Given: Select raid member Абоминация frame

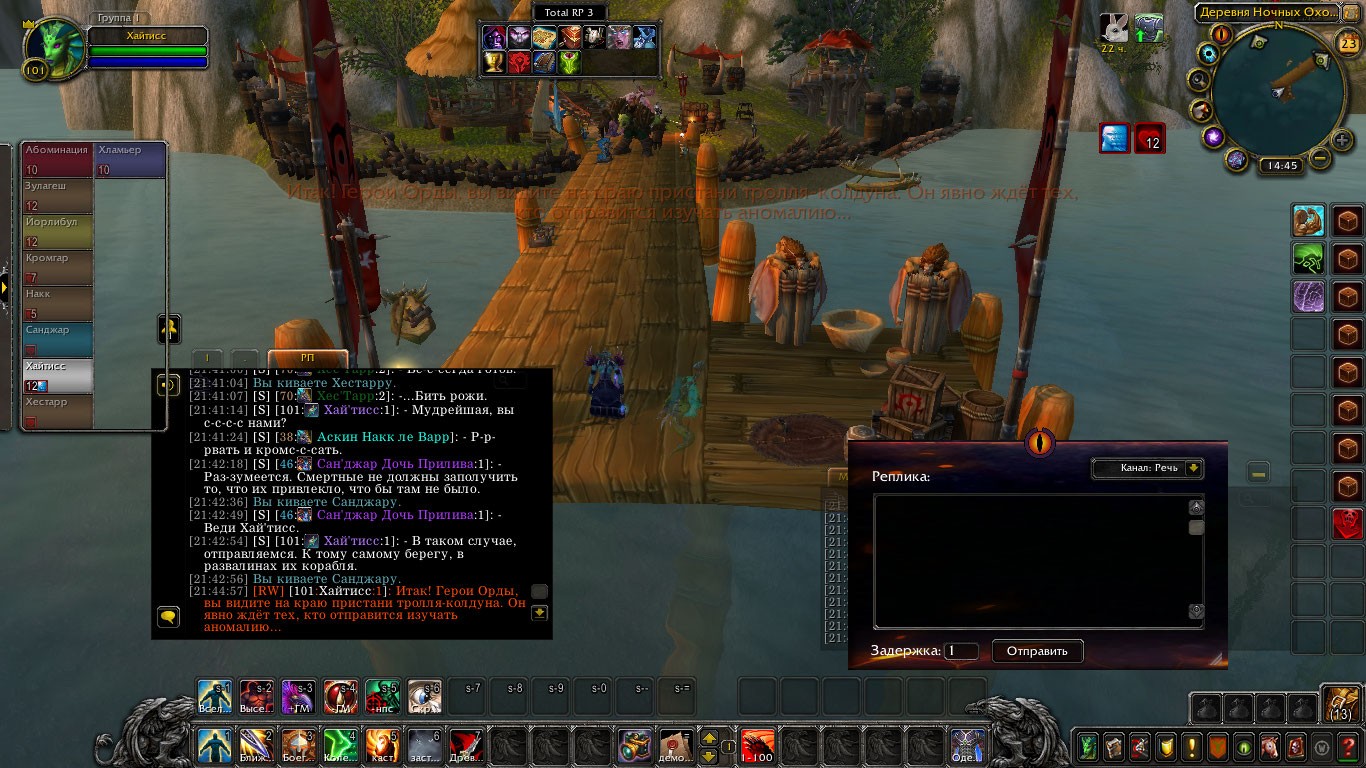Looking at the screenshot, I should click(57, 159).
